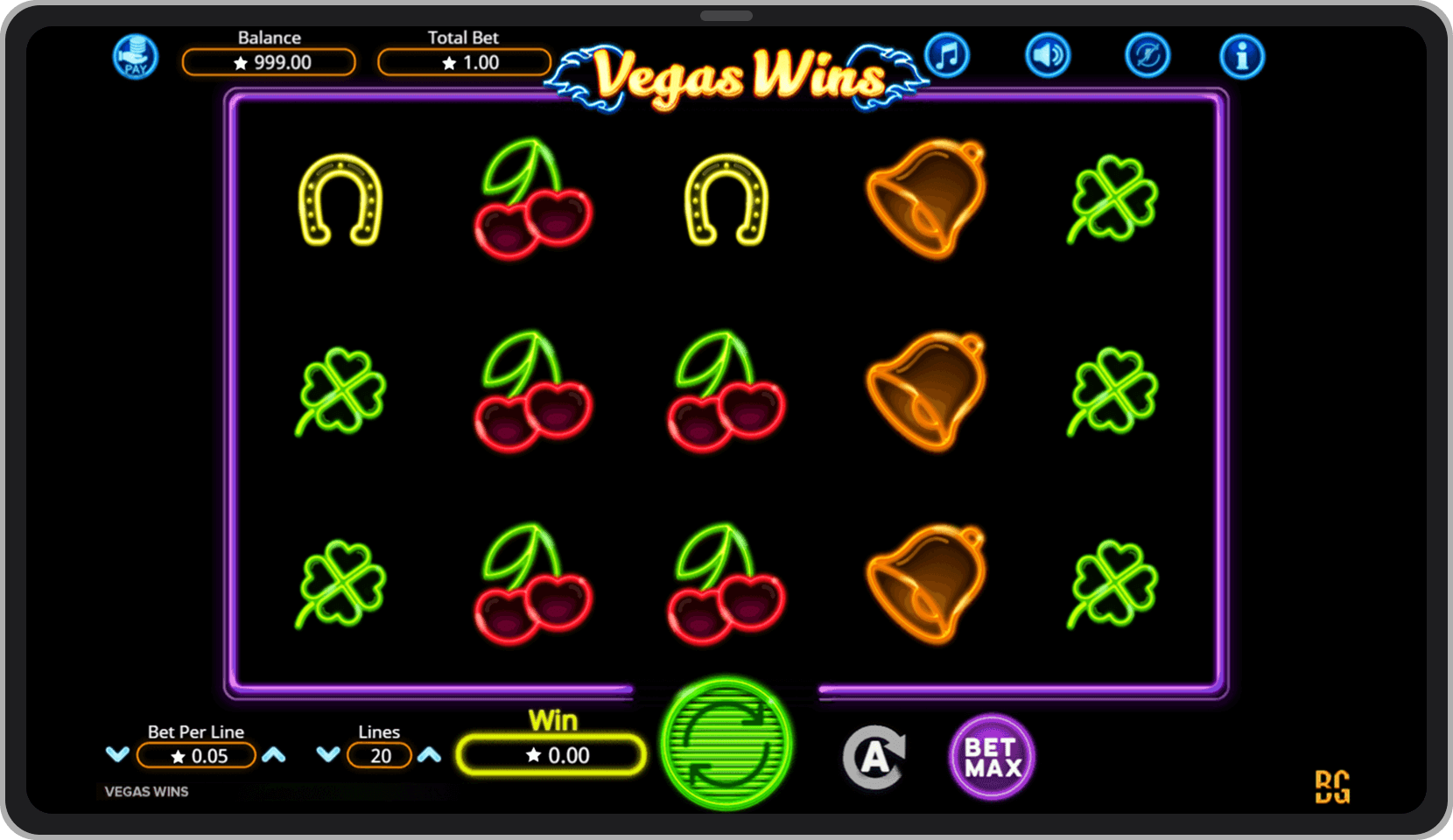Select the Balance display field
The image size is (1453, 840).
(269, 62)
